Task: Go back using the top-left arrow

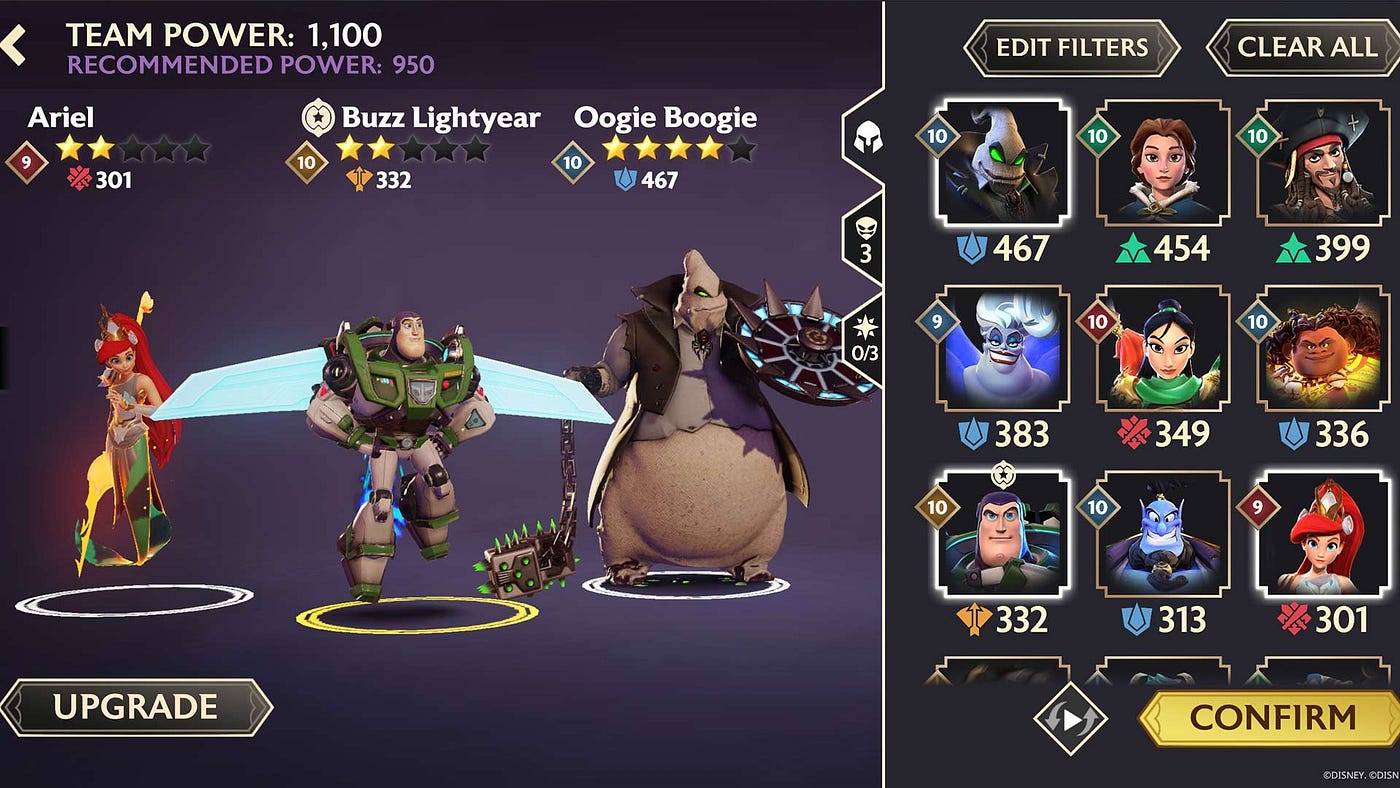Action: coord(14,46)
